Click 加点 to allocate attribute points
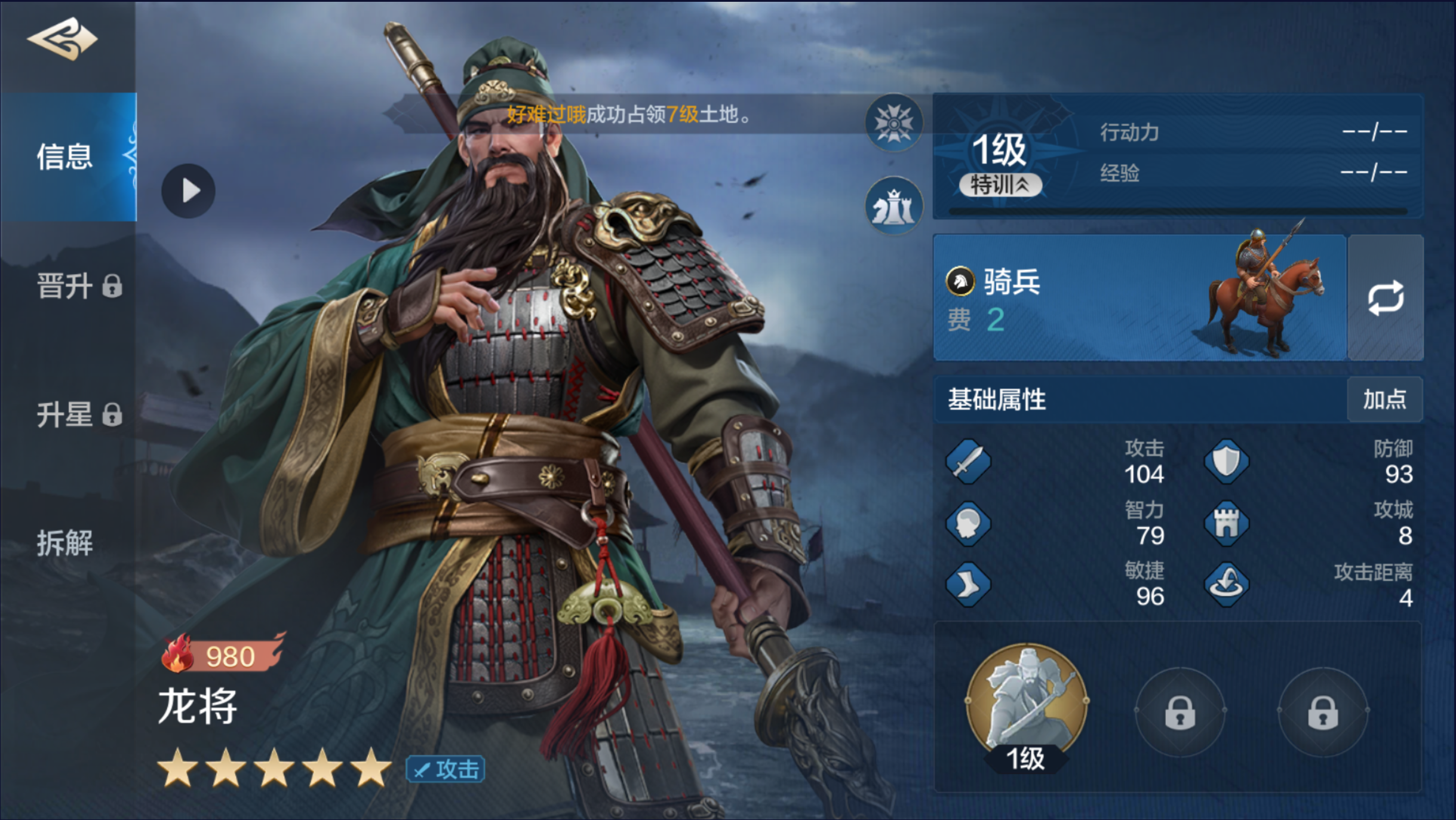Viewport: 1456px width, 820px height. point(1384,400)
